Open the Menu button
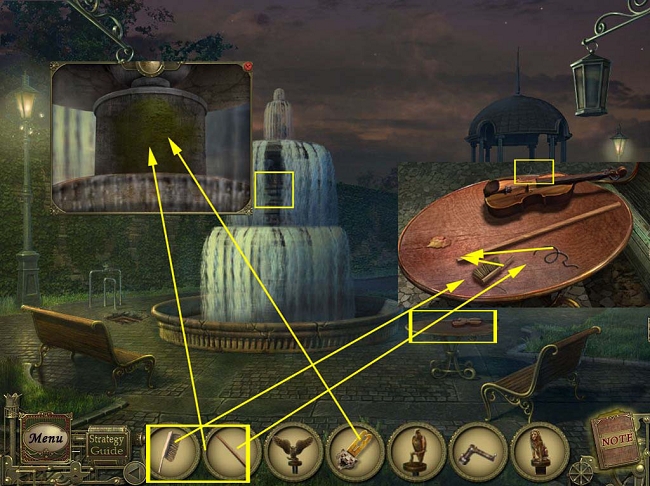650x486 pixels. [44, 439]
